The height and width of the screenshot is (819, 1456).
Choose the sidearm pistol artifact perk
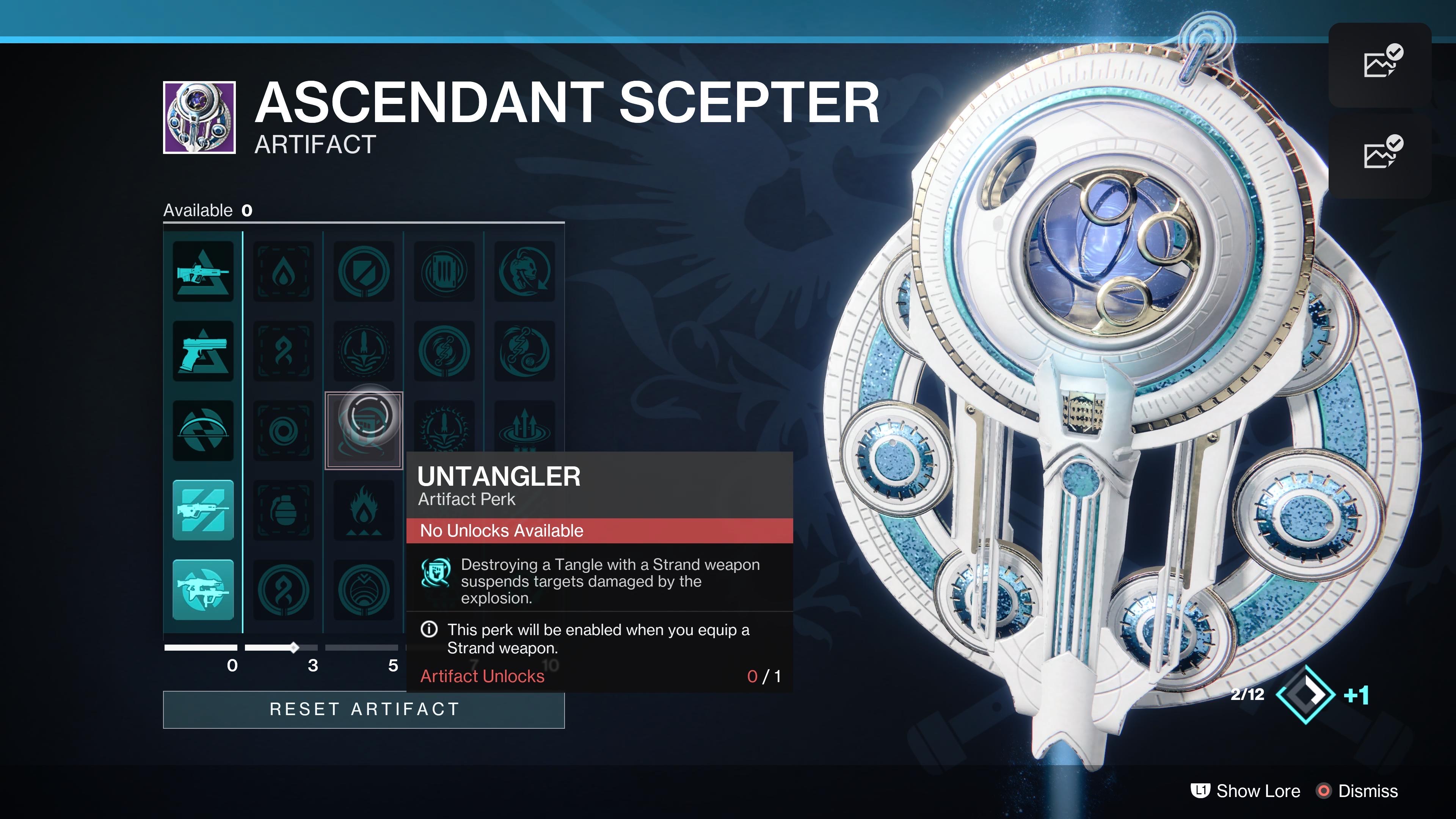(x=203, y=351)
